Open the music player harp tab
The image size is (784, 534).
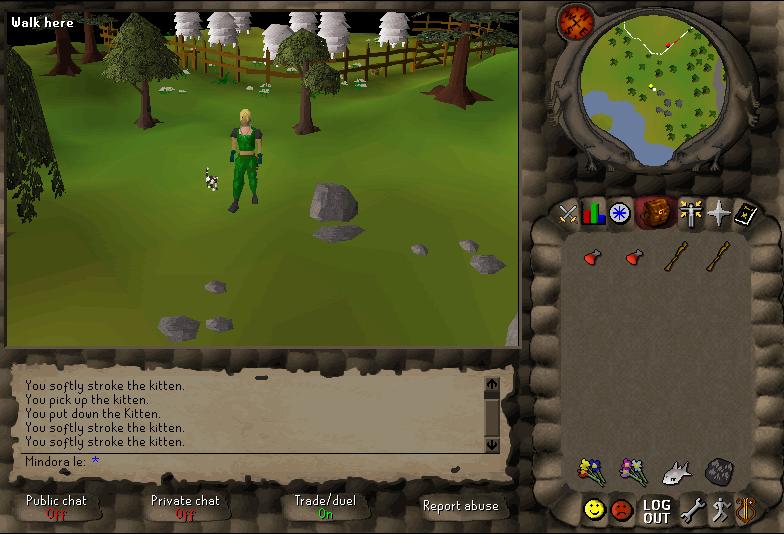745,511
